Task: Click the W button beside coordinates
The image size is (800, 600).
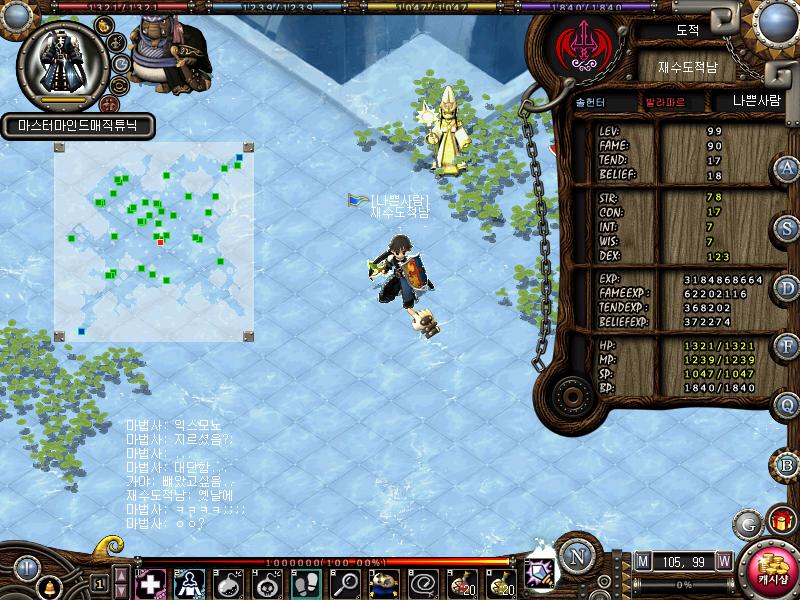Action: coord(723,561)
